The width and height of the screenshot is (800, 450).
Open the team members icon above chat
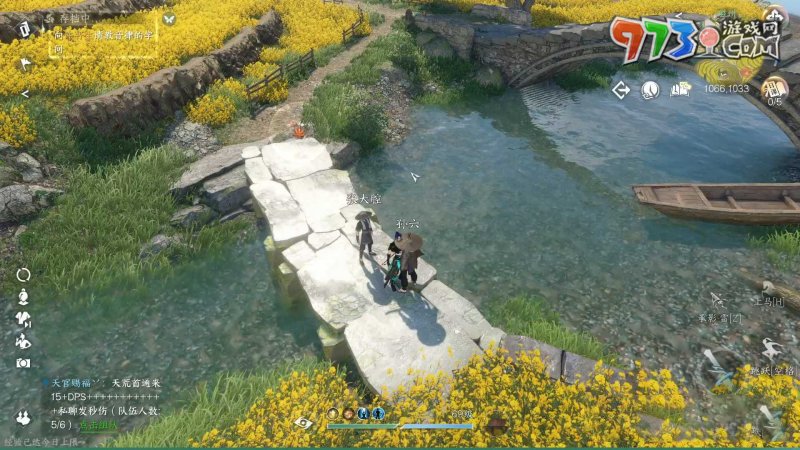22,417
